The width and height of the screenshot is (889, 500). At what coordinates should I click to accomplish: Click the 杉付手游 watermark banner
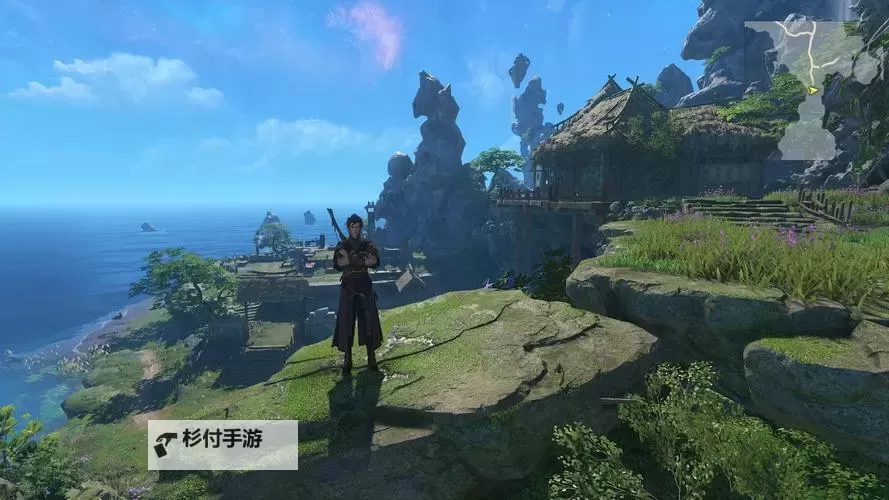tap(223, 444)
